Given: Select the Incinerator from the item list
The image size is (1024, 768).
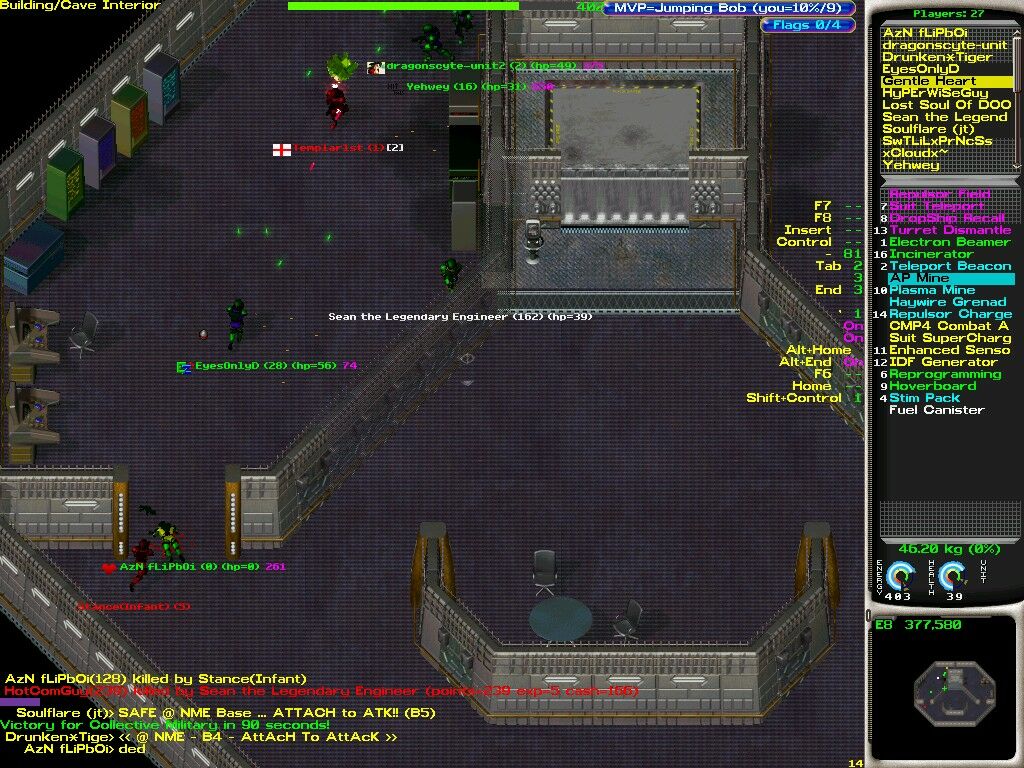Looking at the screenshot, I should pyautogui.click(x=931, y=254).
